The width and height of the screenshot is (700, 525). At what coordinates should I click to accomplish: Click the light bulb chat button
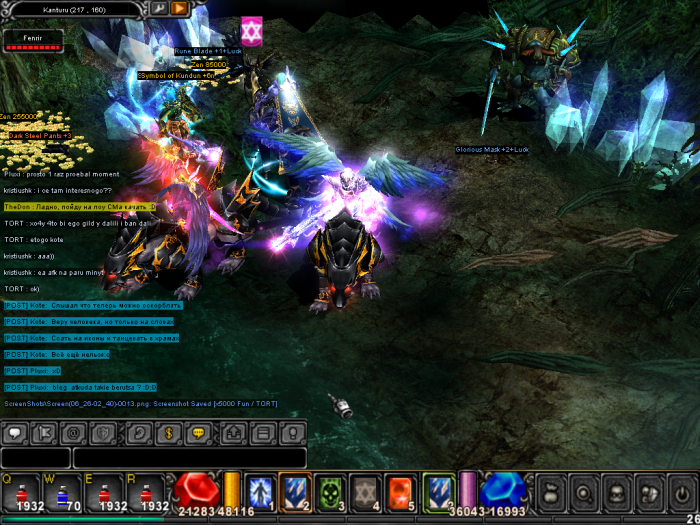(x=292, y=434)
